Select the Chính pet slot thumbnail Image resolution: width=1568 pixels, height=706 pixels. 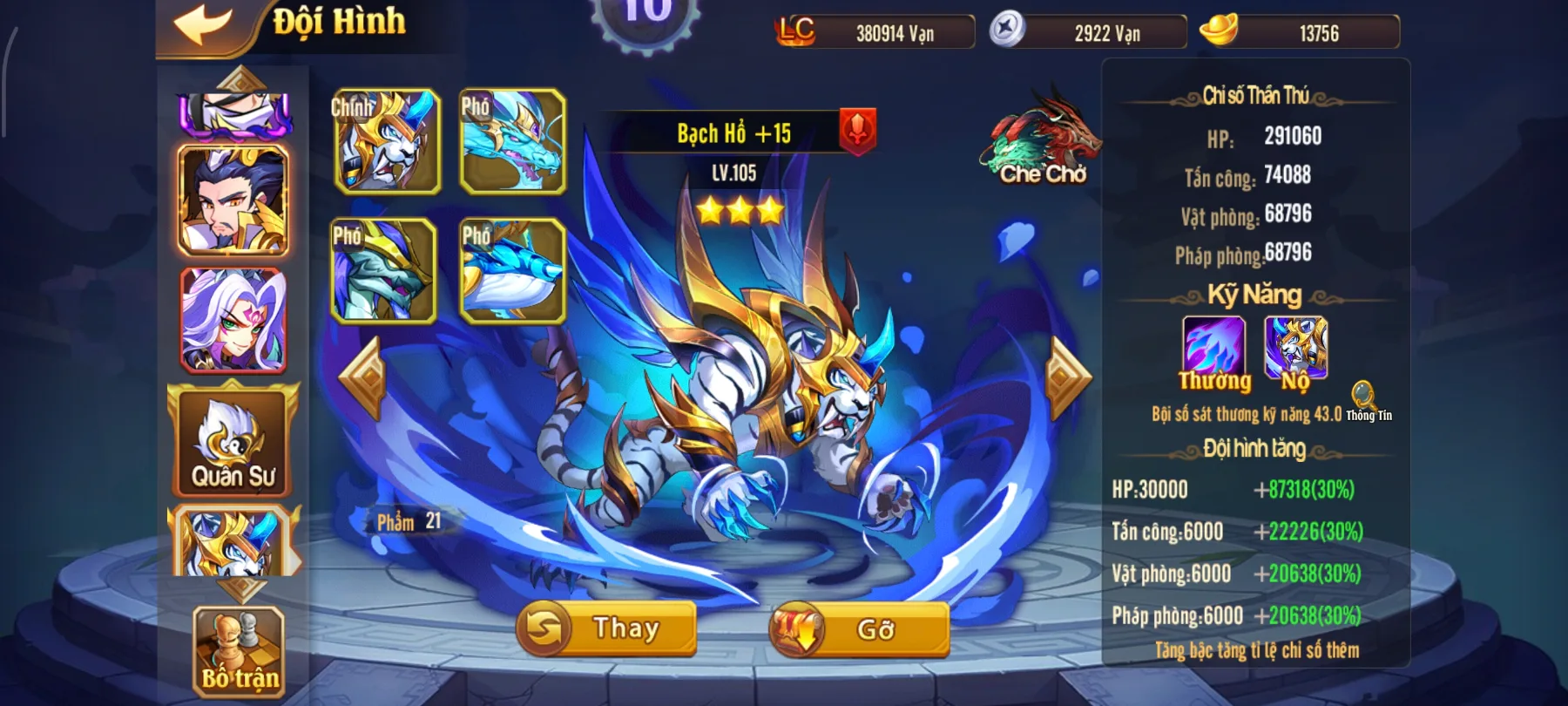(x=386, y=142)
